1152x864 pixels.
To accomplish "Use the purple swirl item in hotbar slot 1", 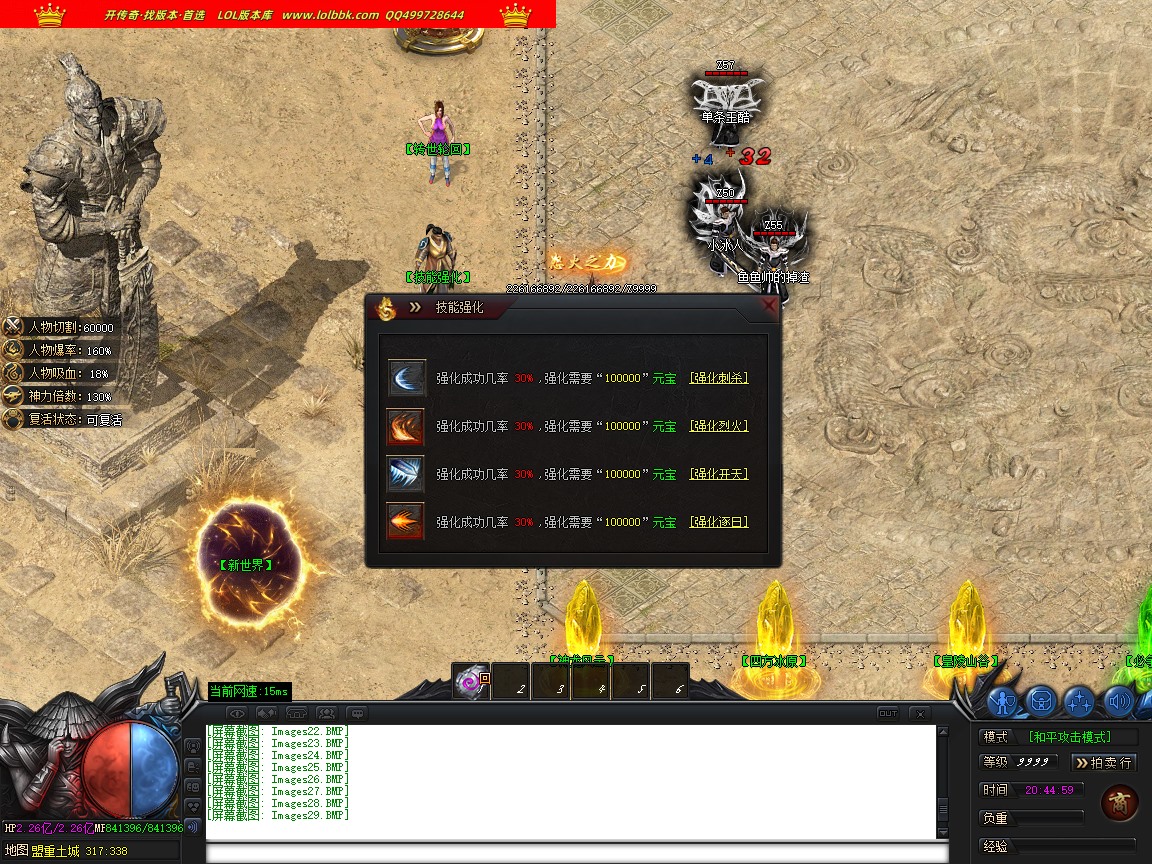I will click(x=470, y=682).
